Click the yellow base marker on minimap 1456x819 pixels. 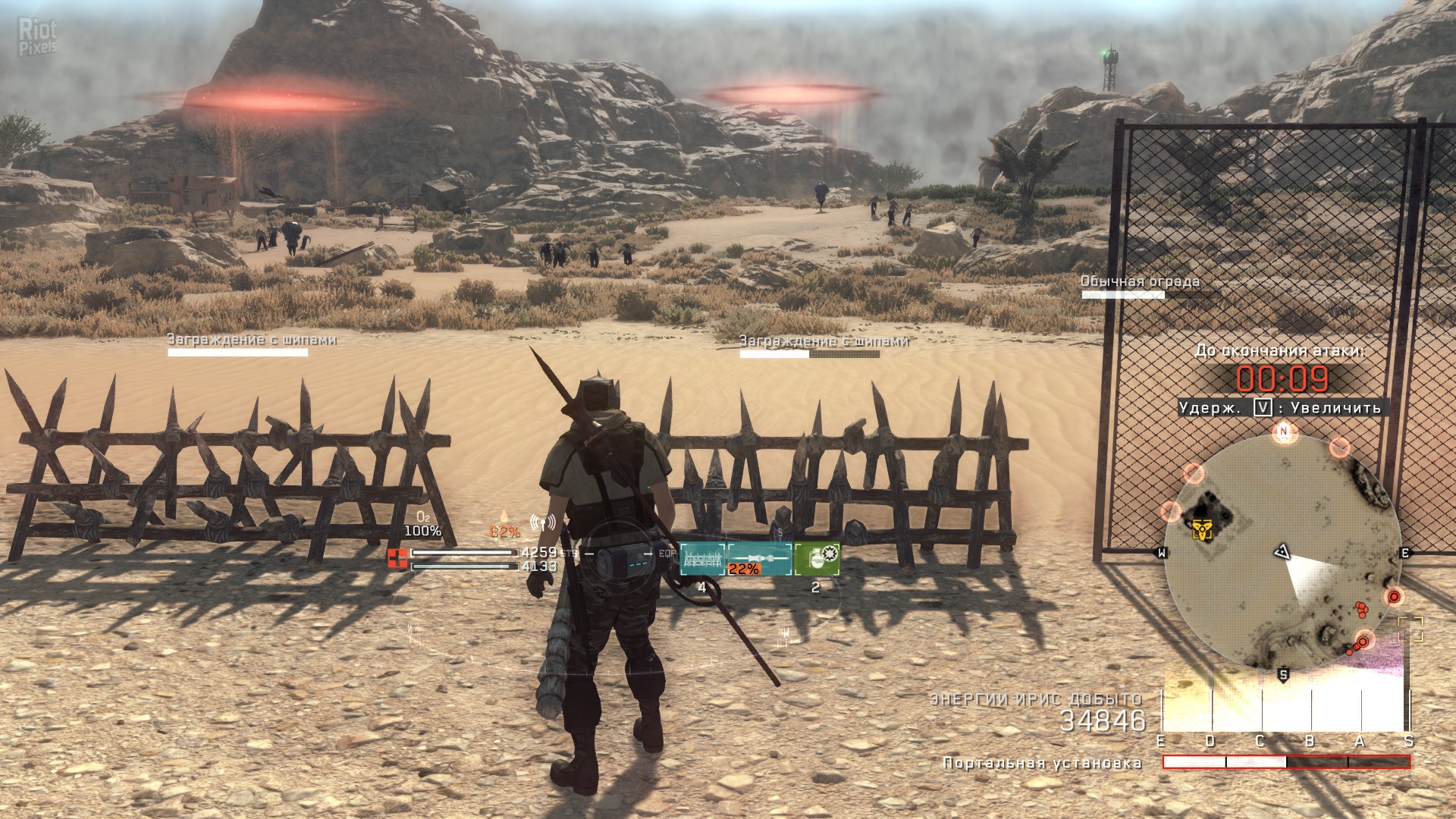(x=1201, y=529)
